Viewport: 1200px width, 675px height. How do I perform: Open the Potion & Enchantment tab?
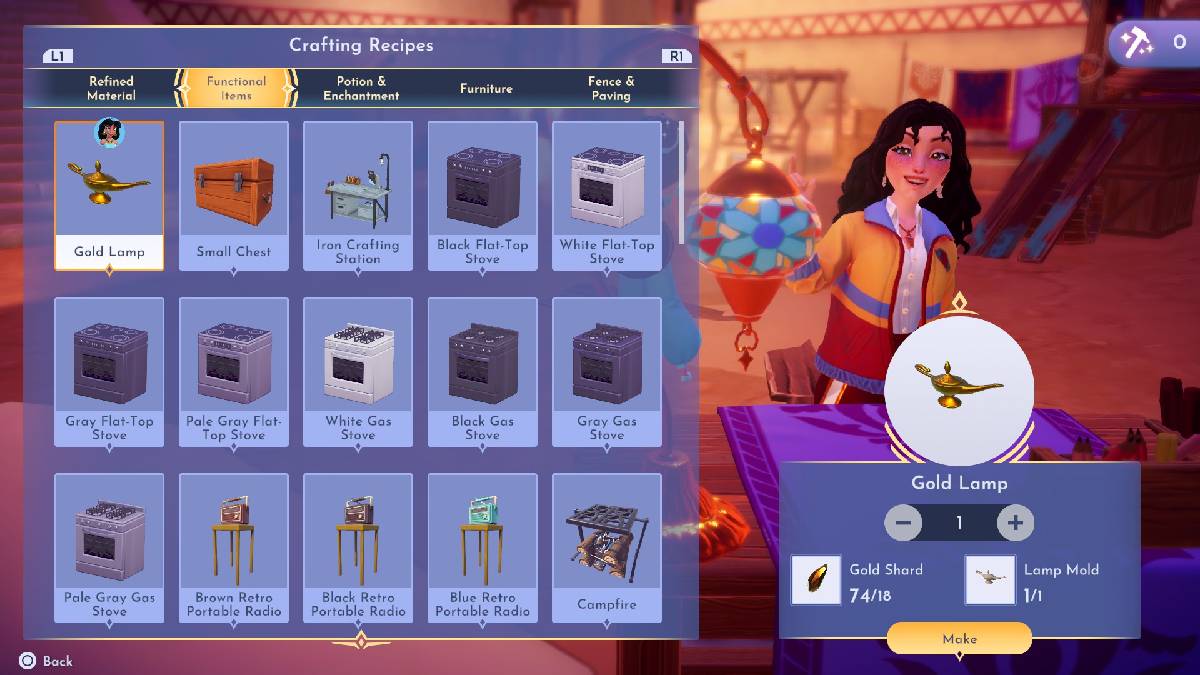[361, 88]
